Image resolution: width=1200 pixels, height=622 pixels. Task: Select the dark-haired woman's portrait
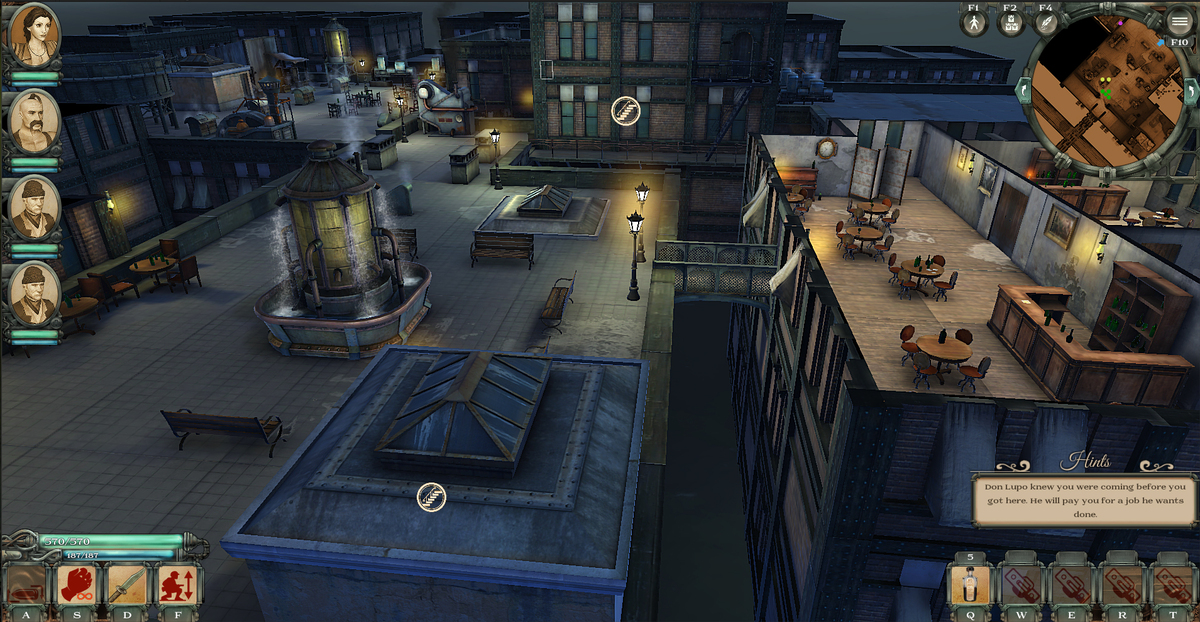click(x=35, y=36)
